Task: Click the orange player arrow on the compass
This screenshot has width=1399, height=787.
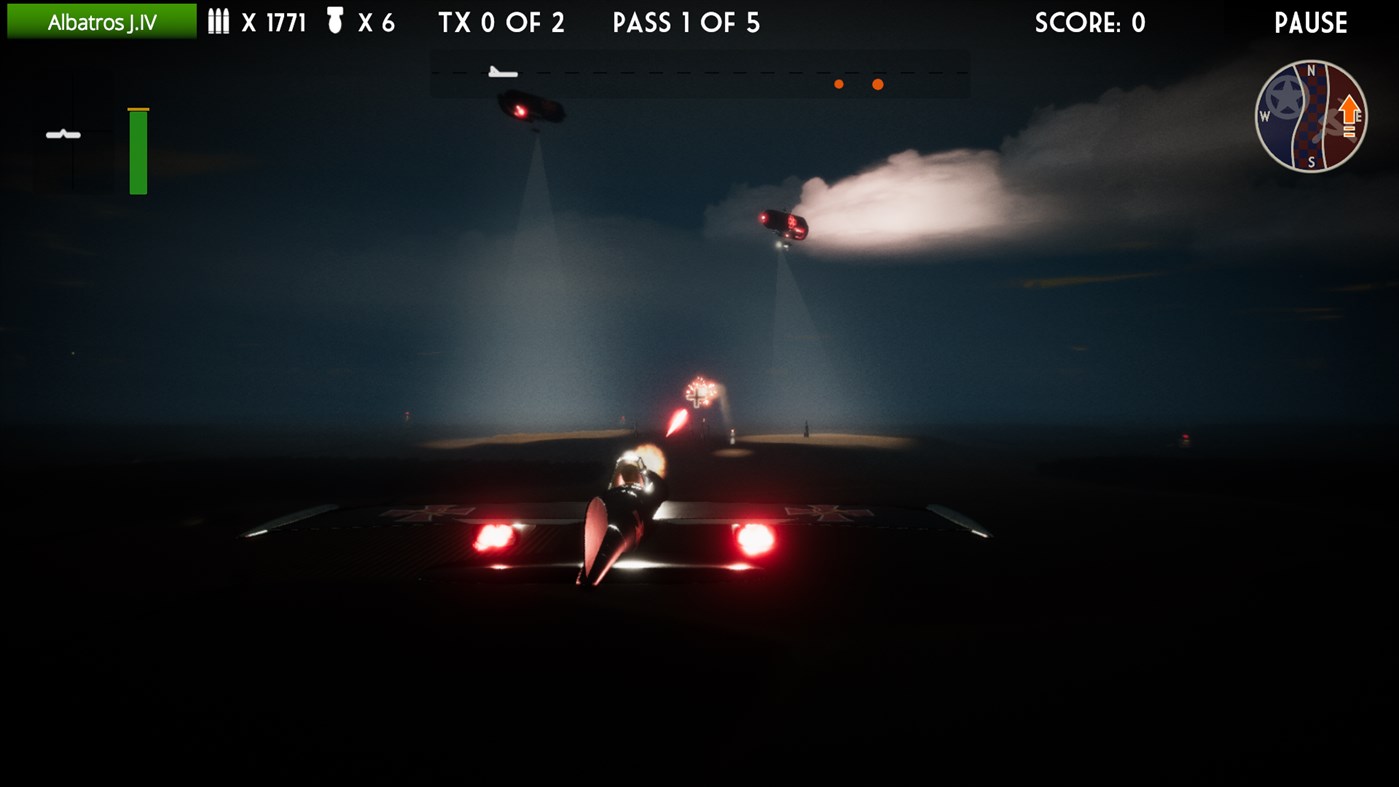Action: pos(1350,108)
